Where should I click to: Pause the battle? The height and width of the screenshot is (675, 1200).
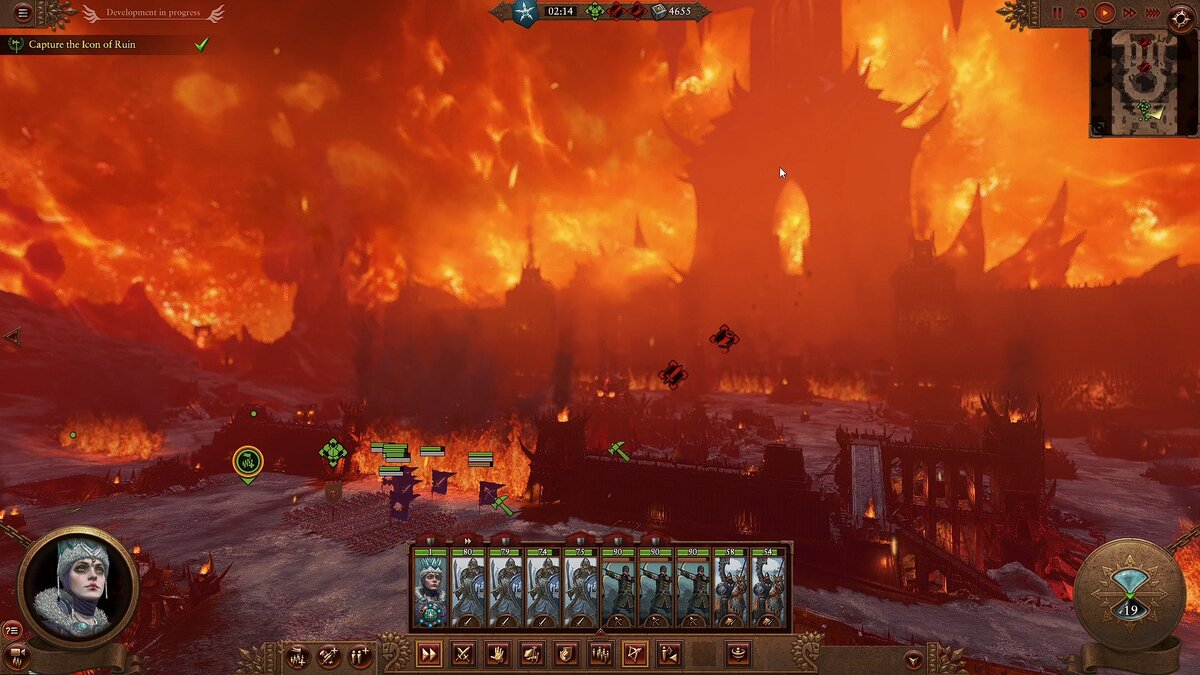1058,13
